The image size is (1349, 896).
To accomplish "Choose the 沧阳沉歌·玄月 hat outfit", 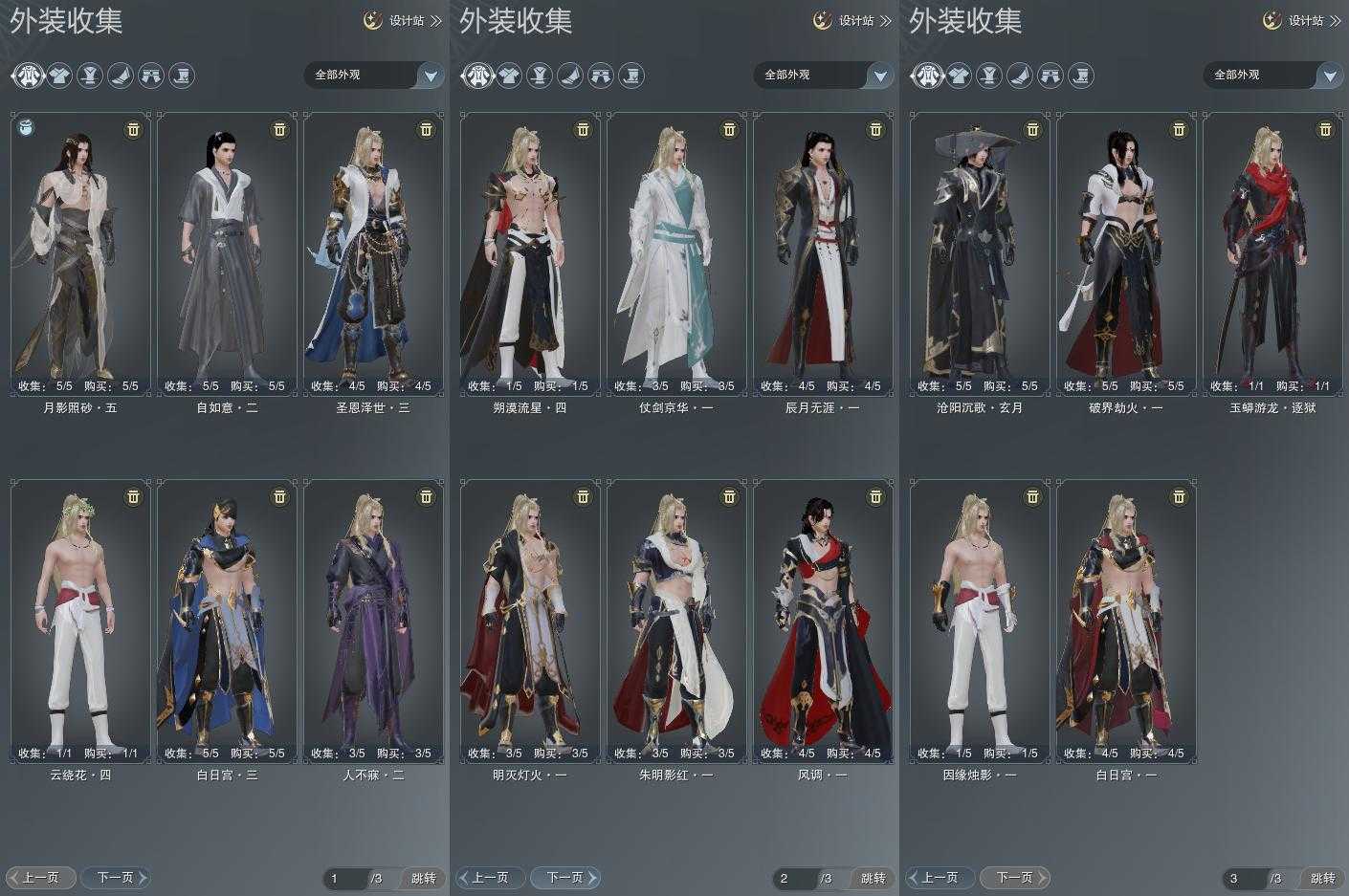I will pos(980,253).
